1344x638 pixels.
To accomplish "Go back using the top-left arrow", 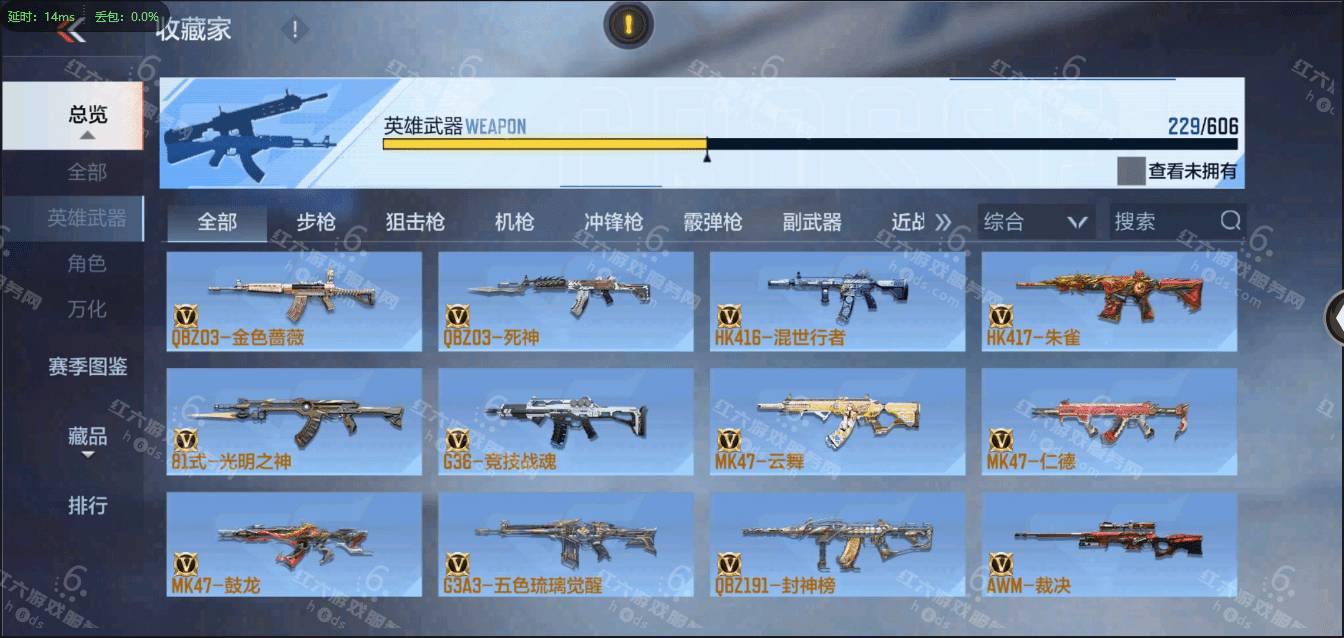I will tap(70, 31).
